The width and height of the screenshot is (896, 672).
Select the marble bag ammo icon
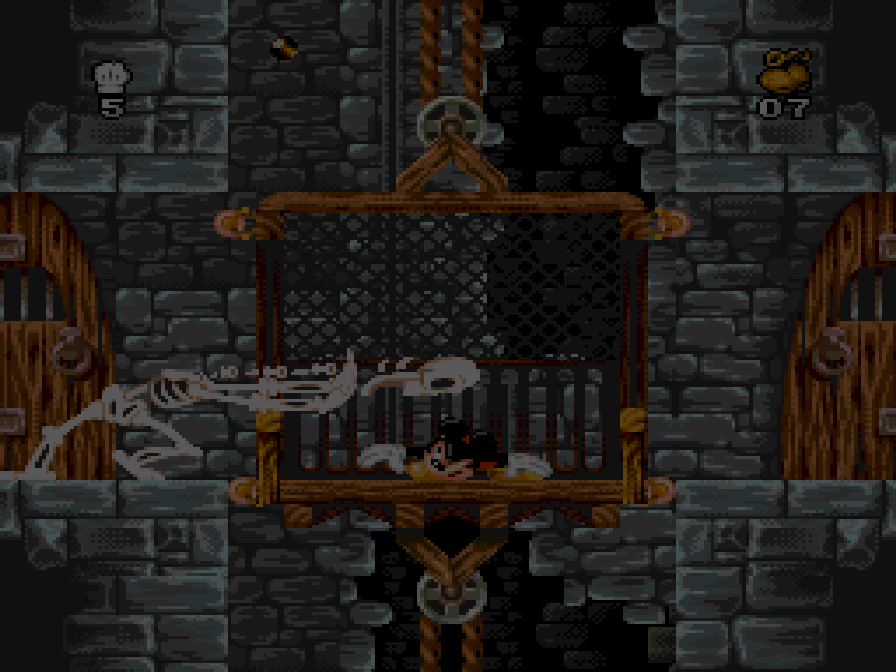pyautogui.click(x=784, y=72)
